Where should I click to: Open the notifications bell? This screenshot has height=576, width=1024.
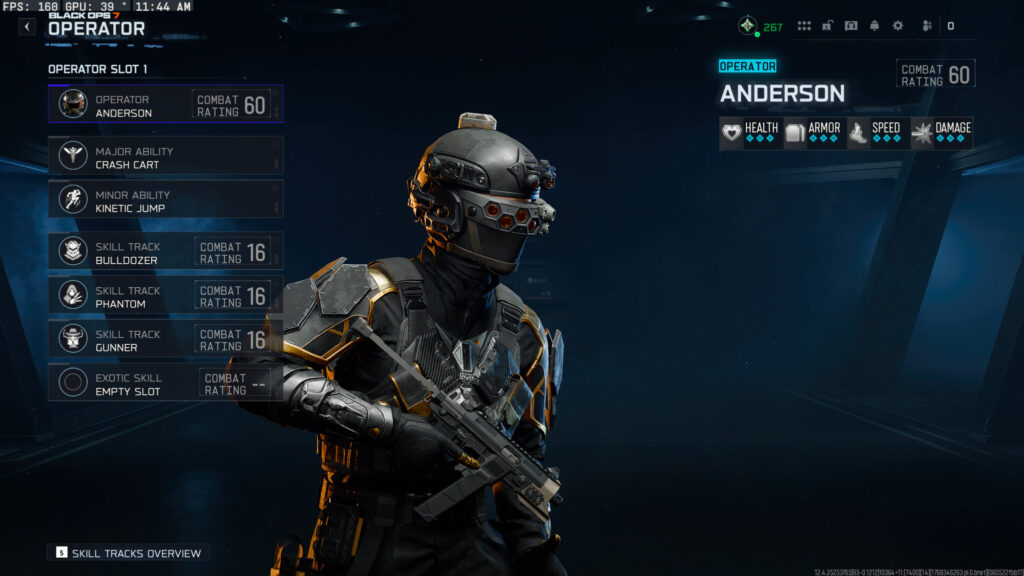(x=874, y=26)
